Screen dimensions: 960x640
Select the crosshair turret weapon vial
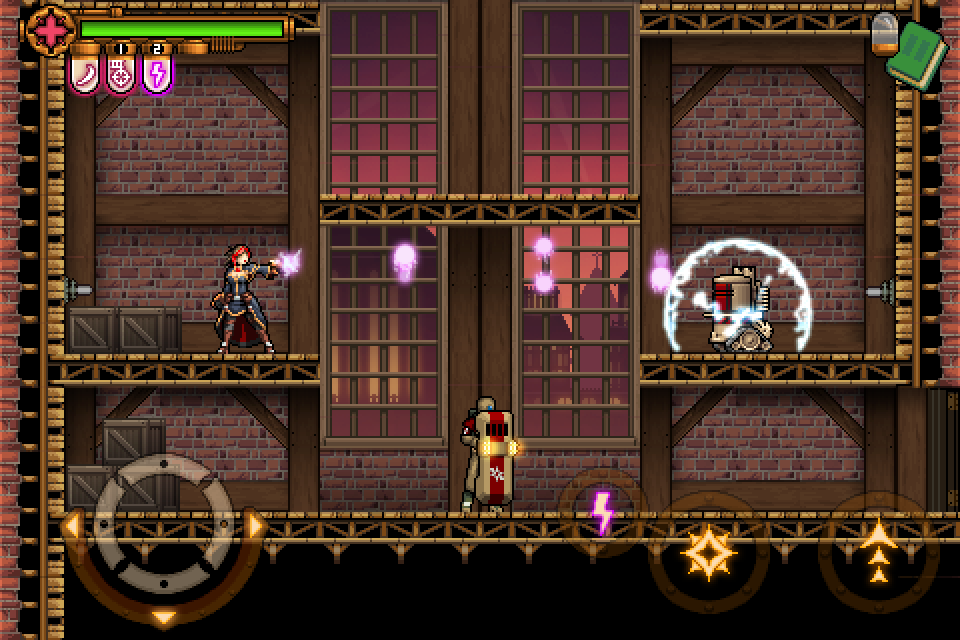click(x=121, y=72)
